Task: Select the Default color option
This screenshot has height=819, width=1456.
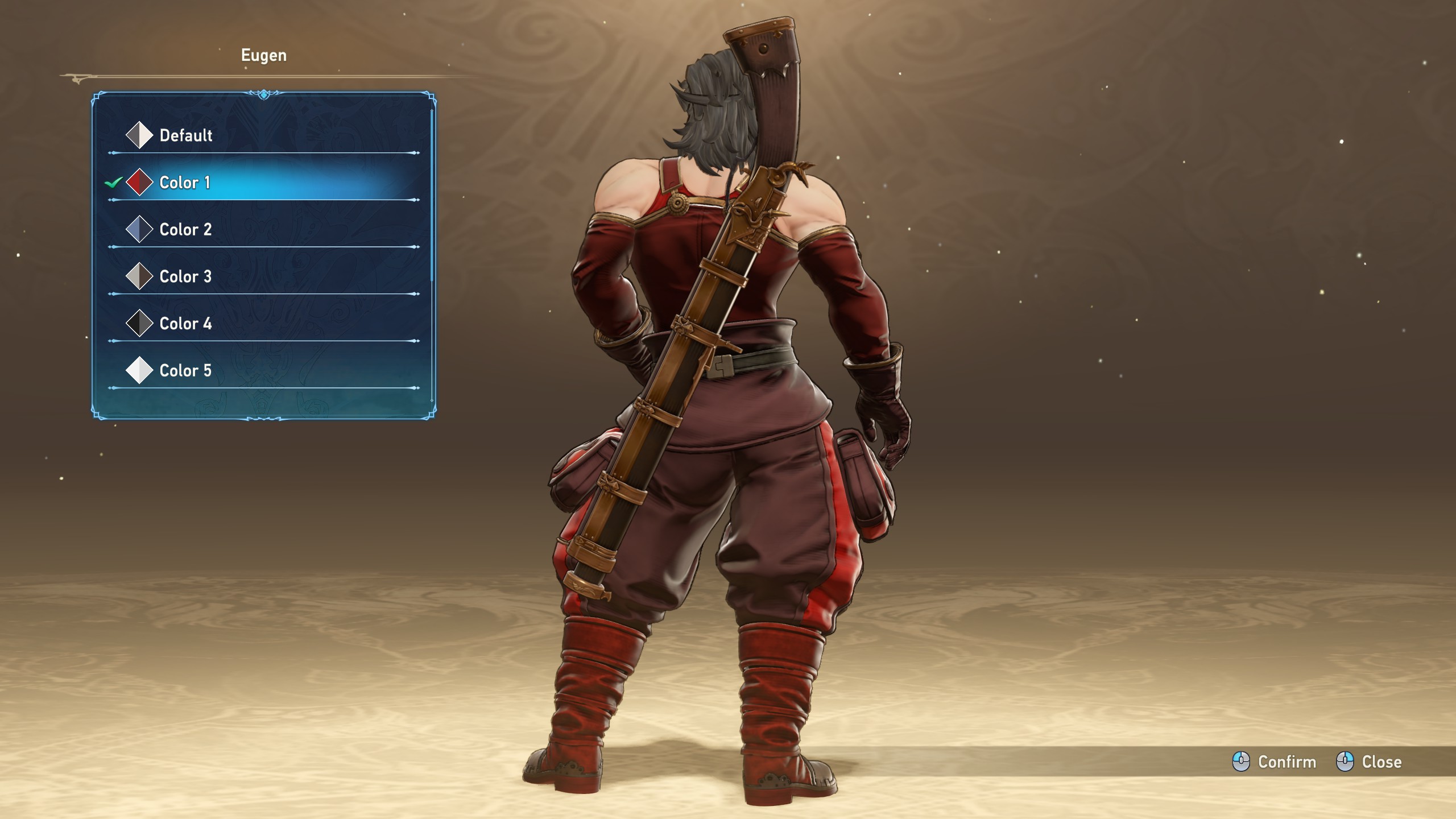Action: click(x=185, y=135)
